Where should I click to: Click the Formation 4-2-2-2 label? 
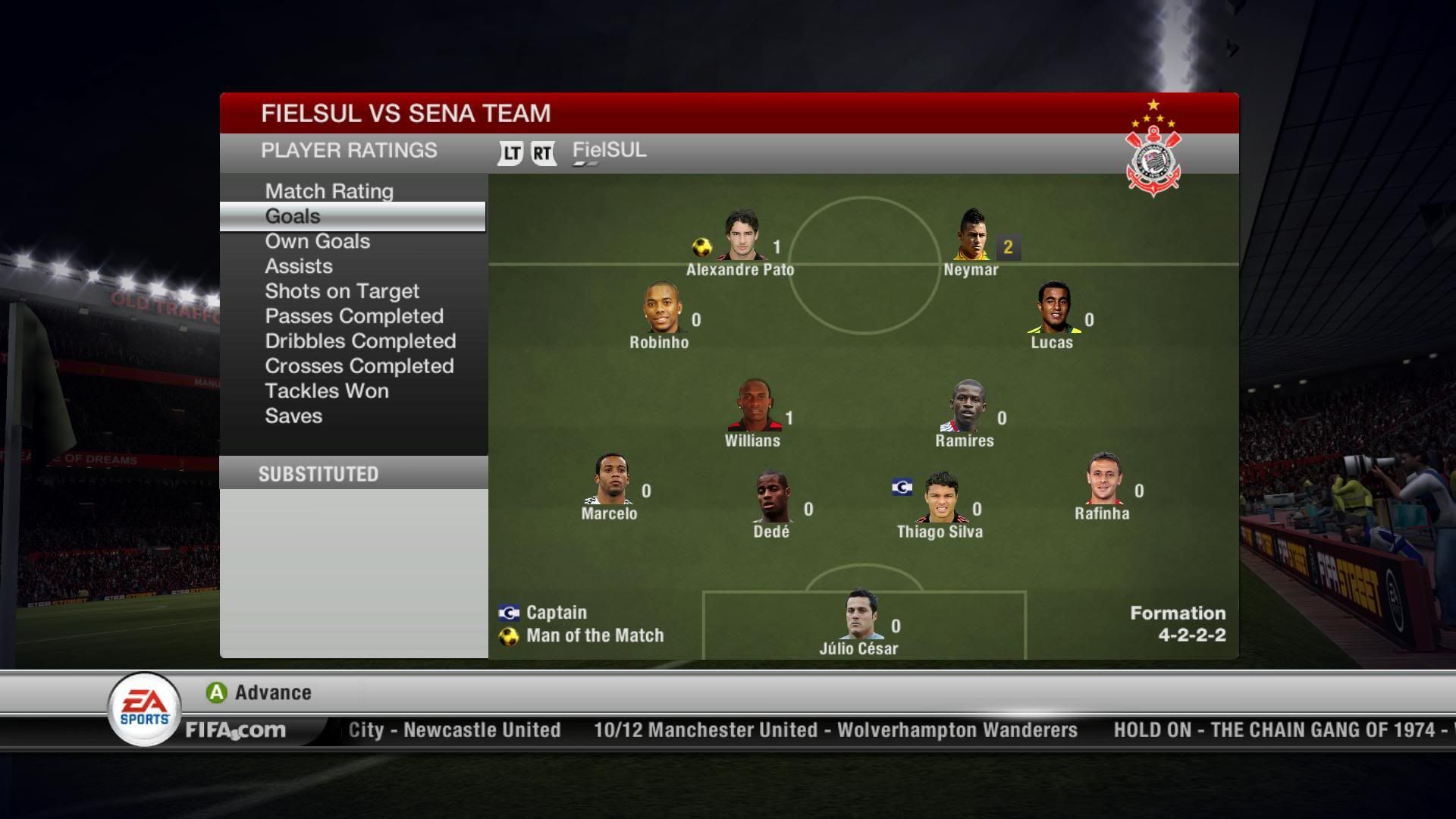pyautogui.click(x=1177, y=622)
